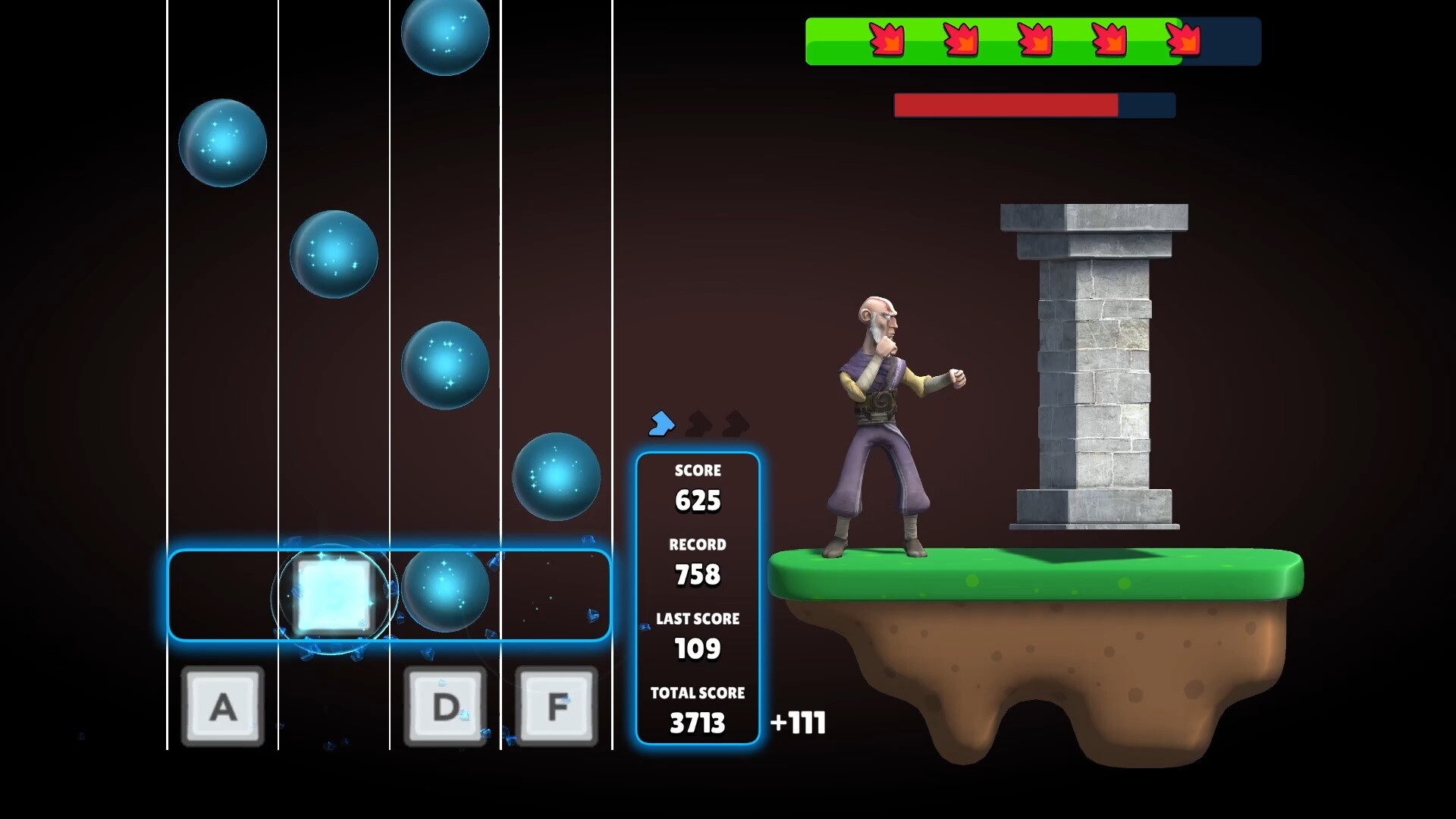Click the middle flame marker on the power bar
The image size is (1456, 819).
coord(1036,39)
